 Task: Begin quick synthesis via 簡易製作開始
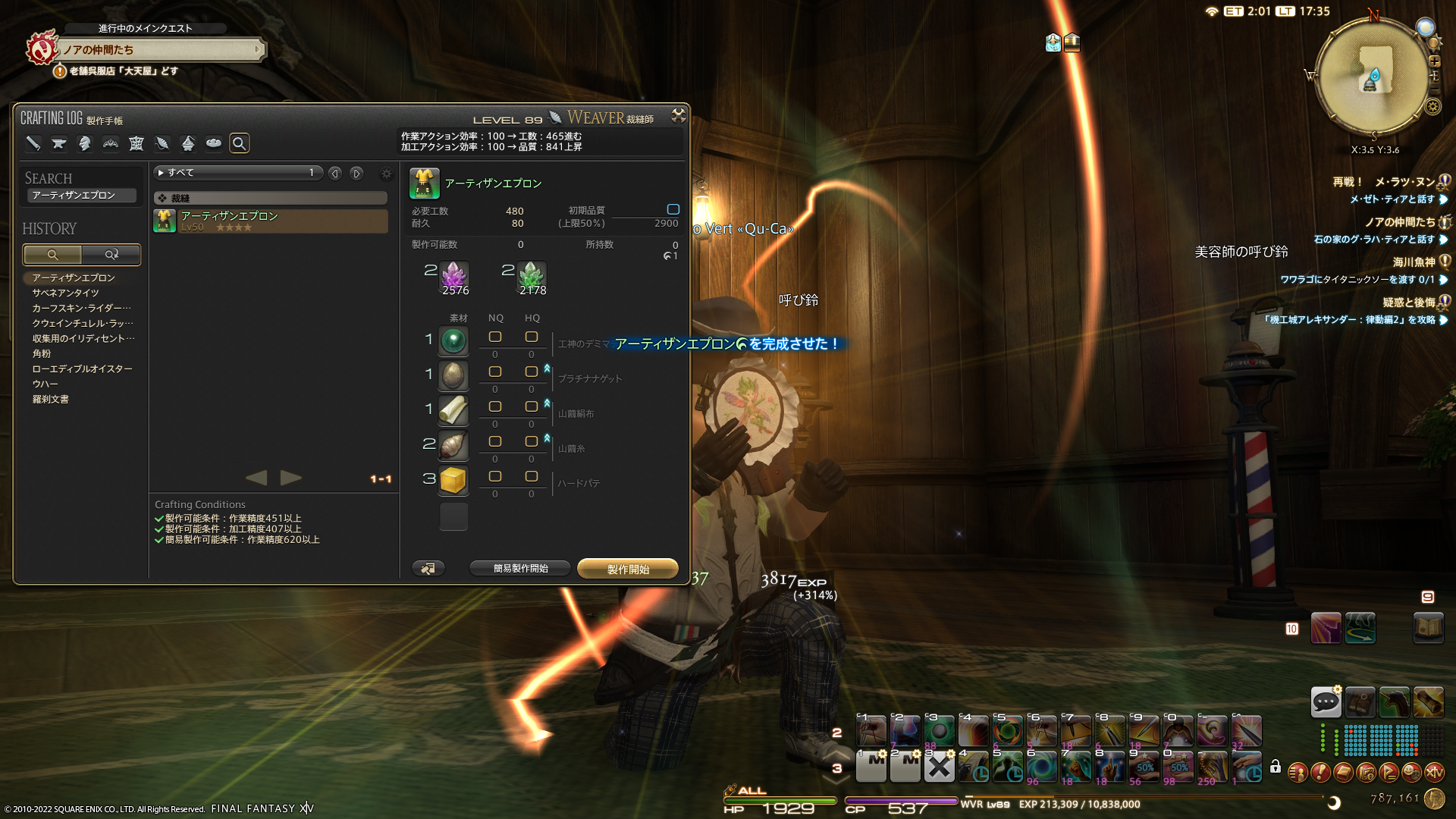[520, 568]
